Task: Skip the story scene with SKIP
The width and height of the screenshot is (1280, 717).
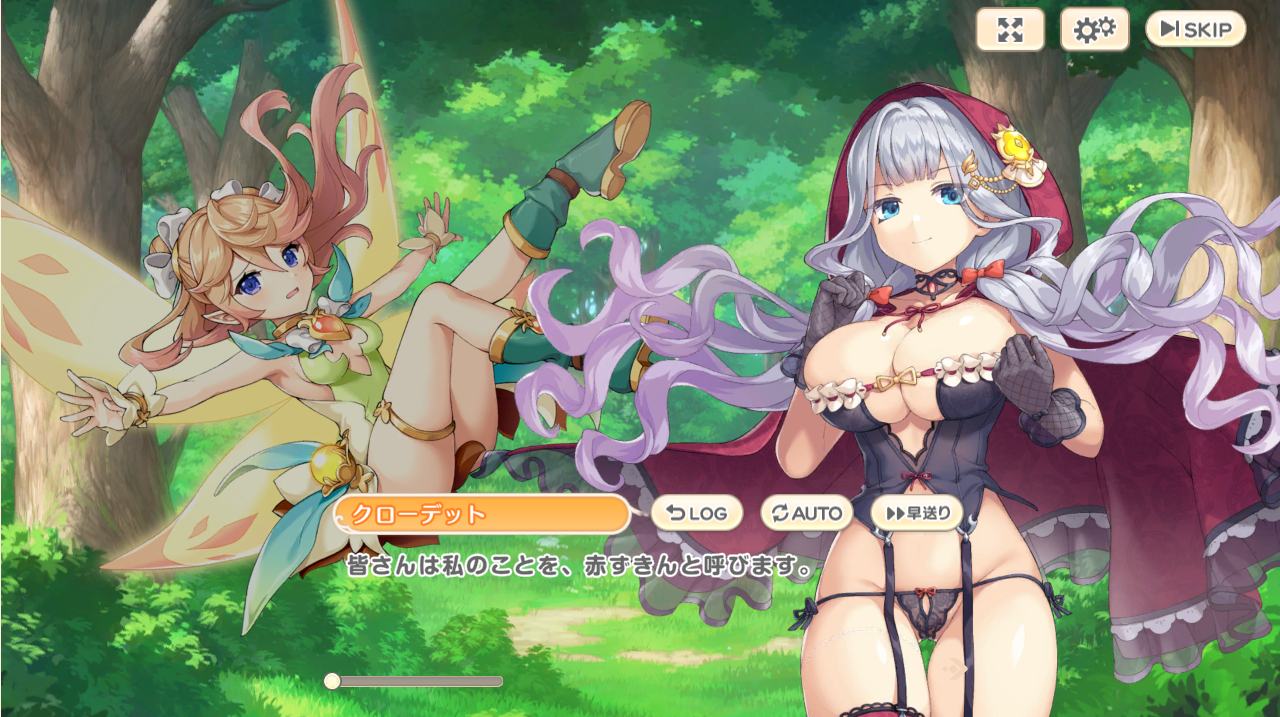Action: (1195, 29)
